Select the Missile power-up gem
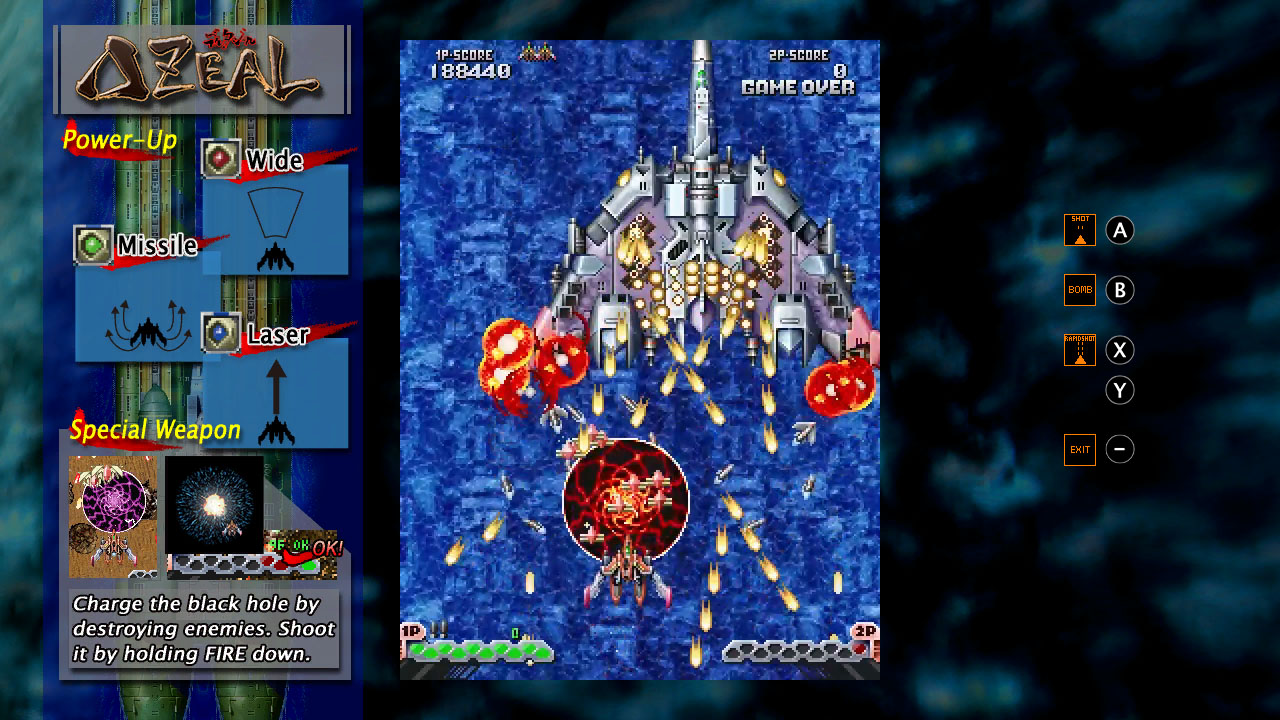Screen dimensions: 1280x720 tap(89, 243)
